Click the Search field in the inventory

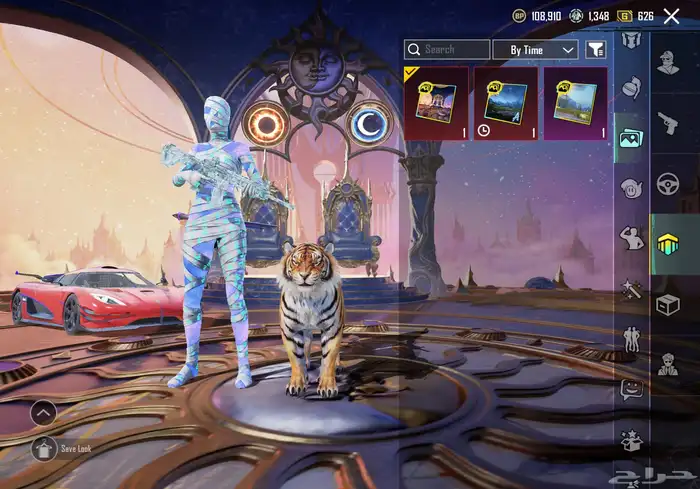tap(447, 49)
